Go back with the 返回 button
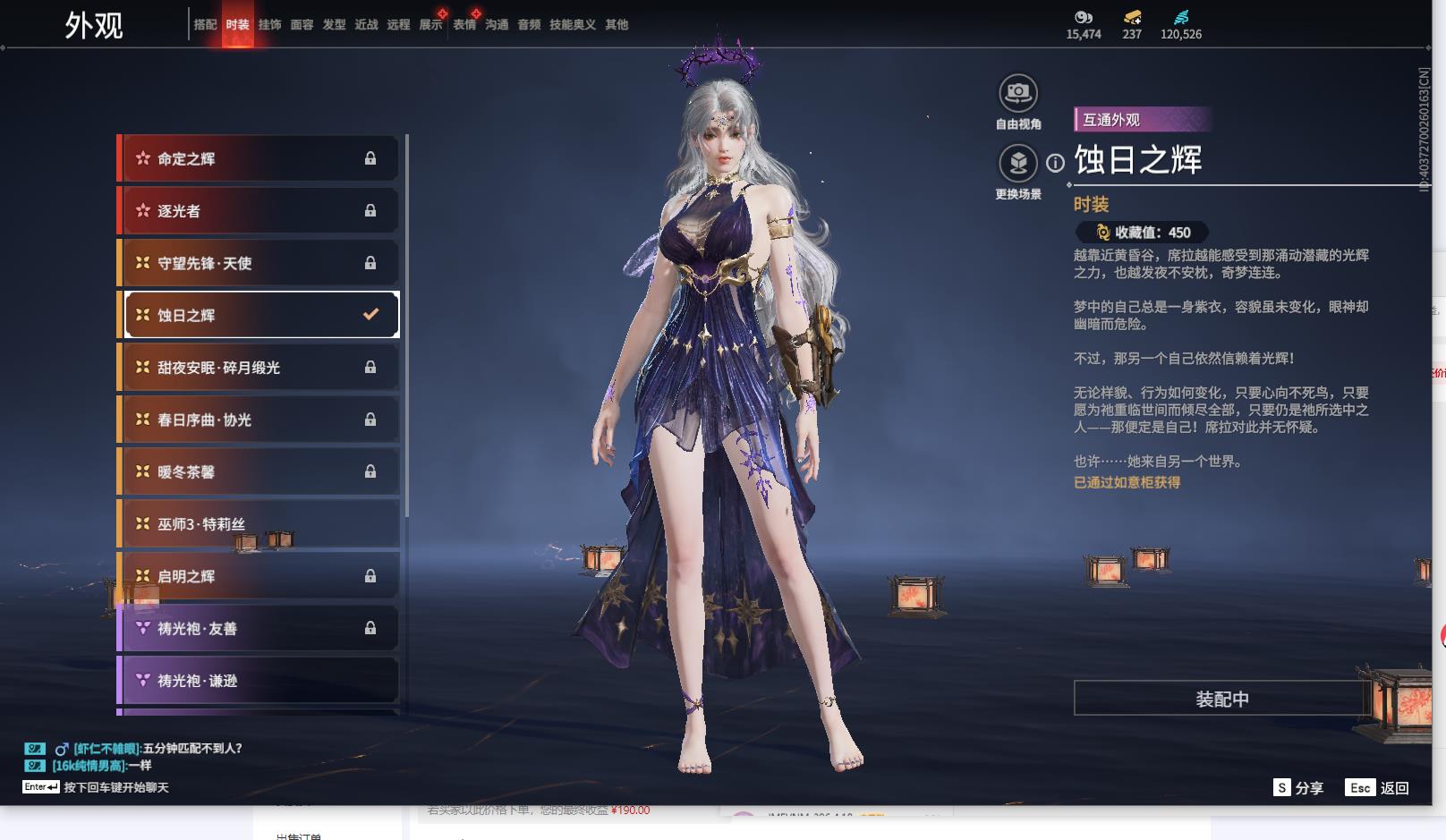Screen dimensions: 1446x840 coord(1379,788)
